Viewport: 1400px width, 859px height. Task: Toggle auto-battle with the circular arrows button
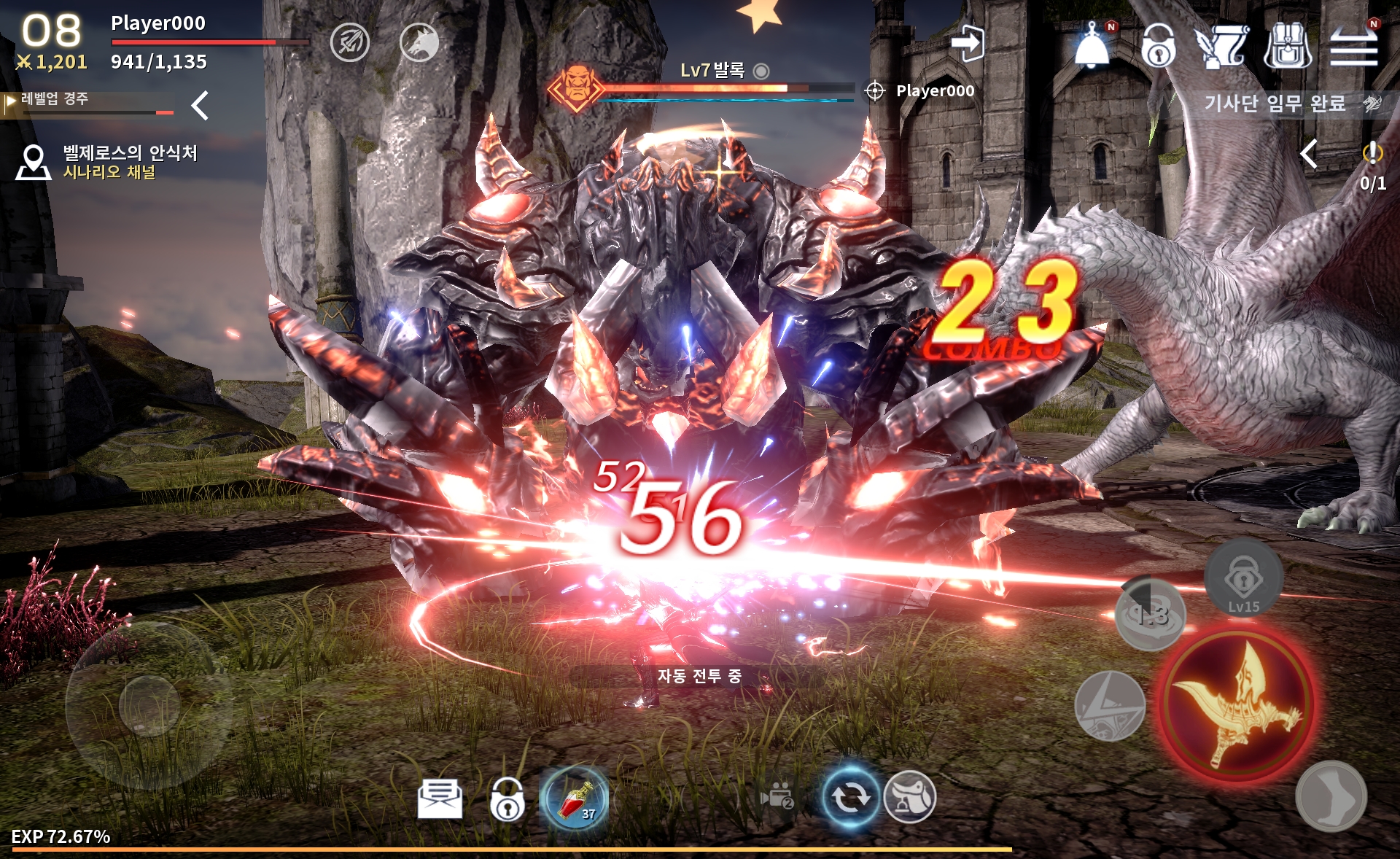849,797
